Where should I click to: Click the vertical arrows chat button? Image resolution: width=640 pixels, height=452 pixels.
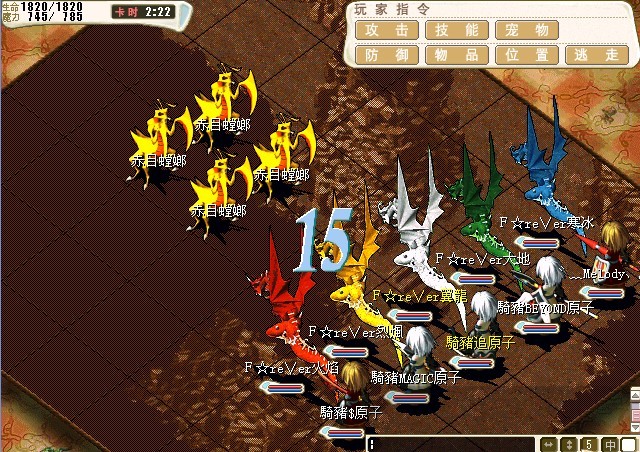569,444
